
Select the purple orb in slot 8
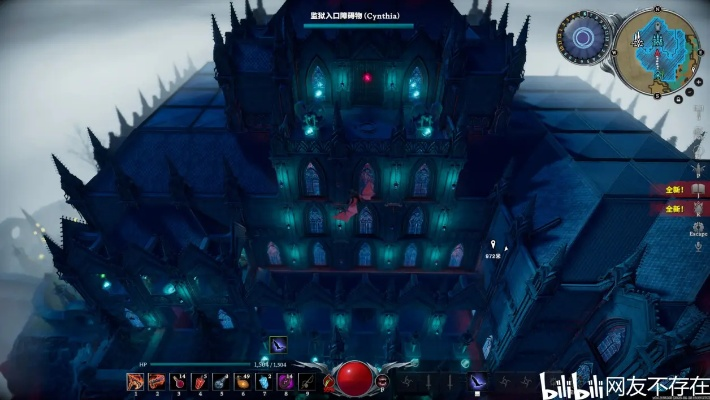click(285, 381)
